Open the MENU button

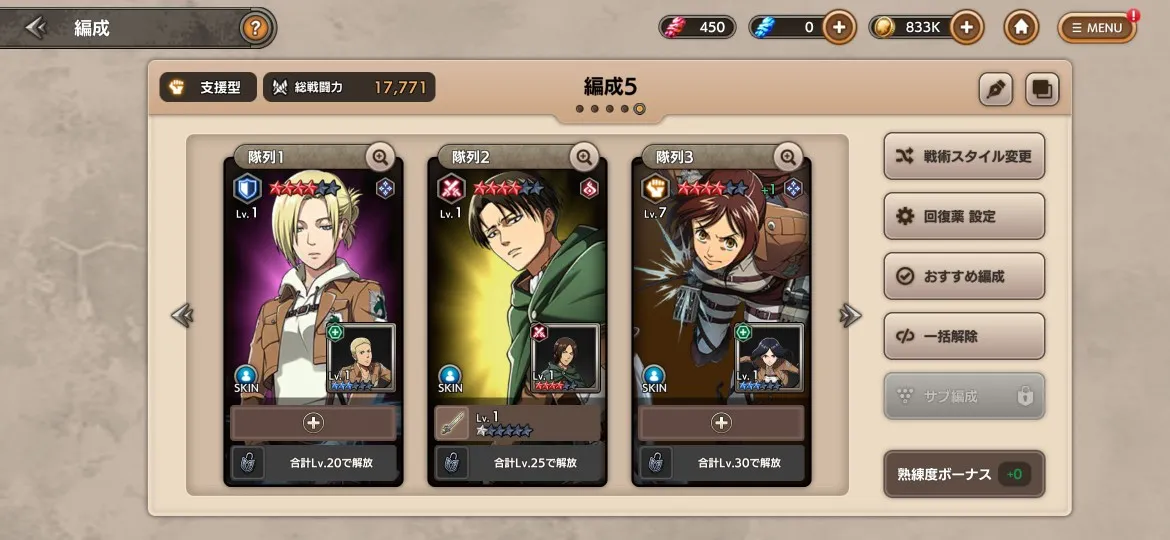[x=1097, y=28]
